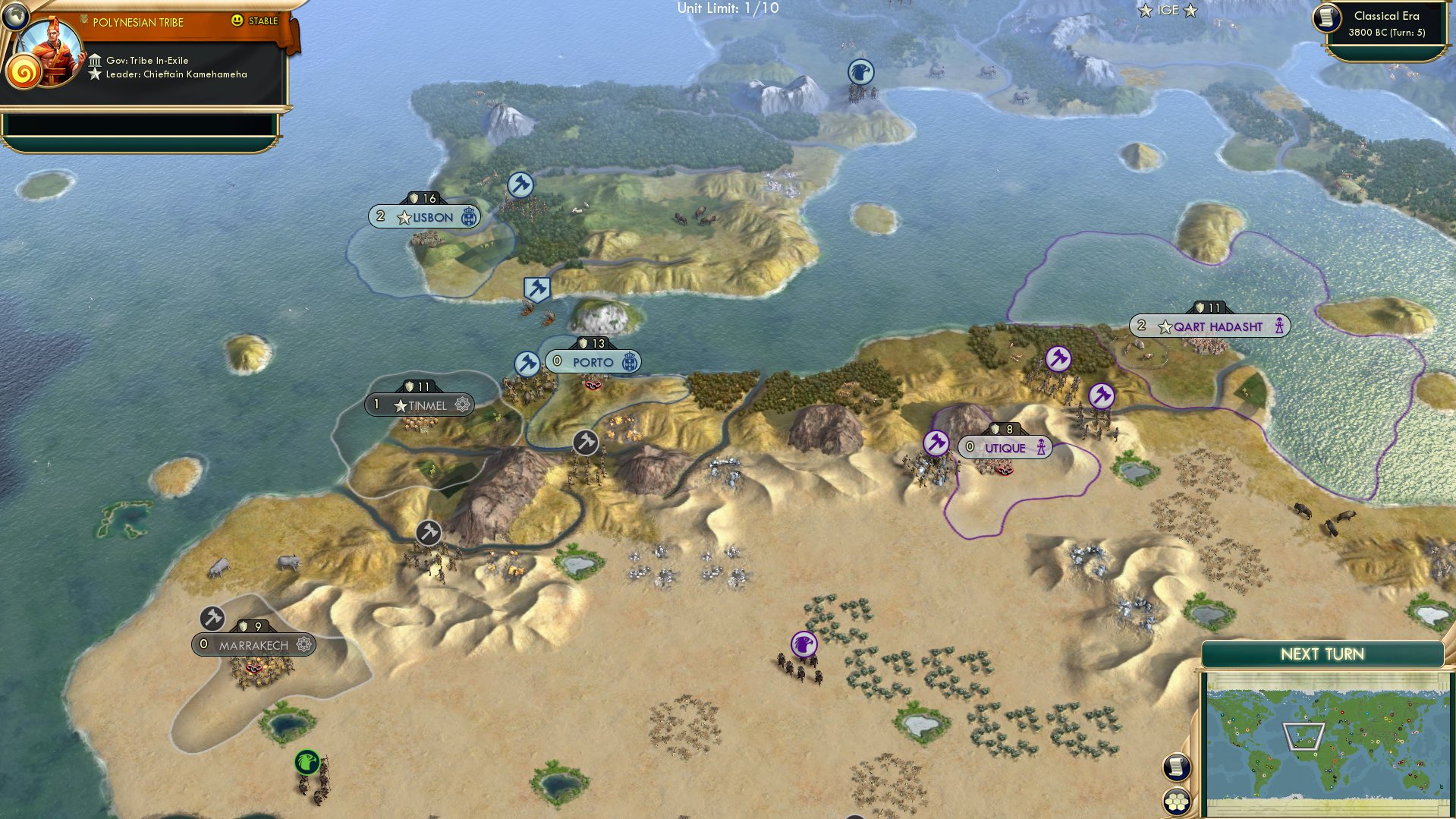1456x819 pixels.
Task: Click the gear emblem on Tinmel's banner
Action: coord(461,405)
